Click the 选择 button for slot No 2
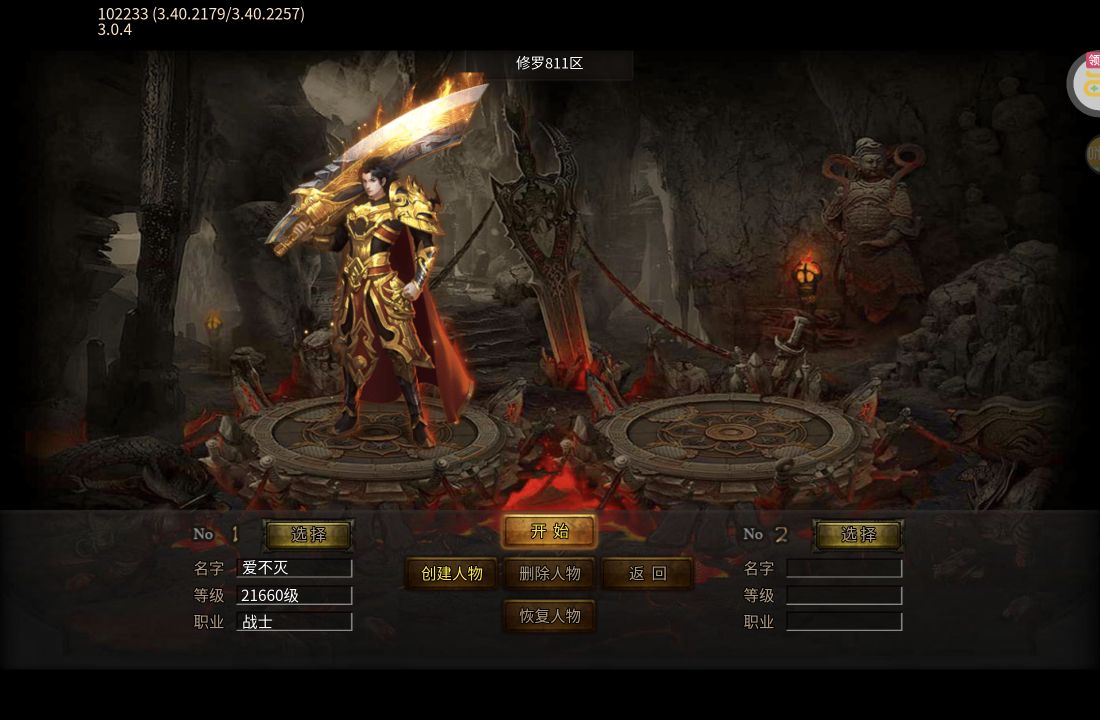This screenshot has width=1100, height=720. coord(858,535)
